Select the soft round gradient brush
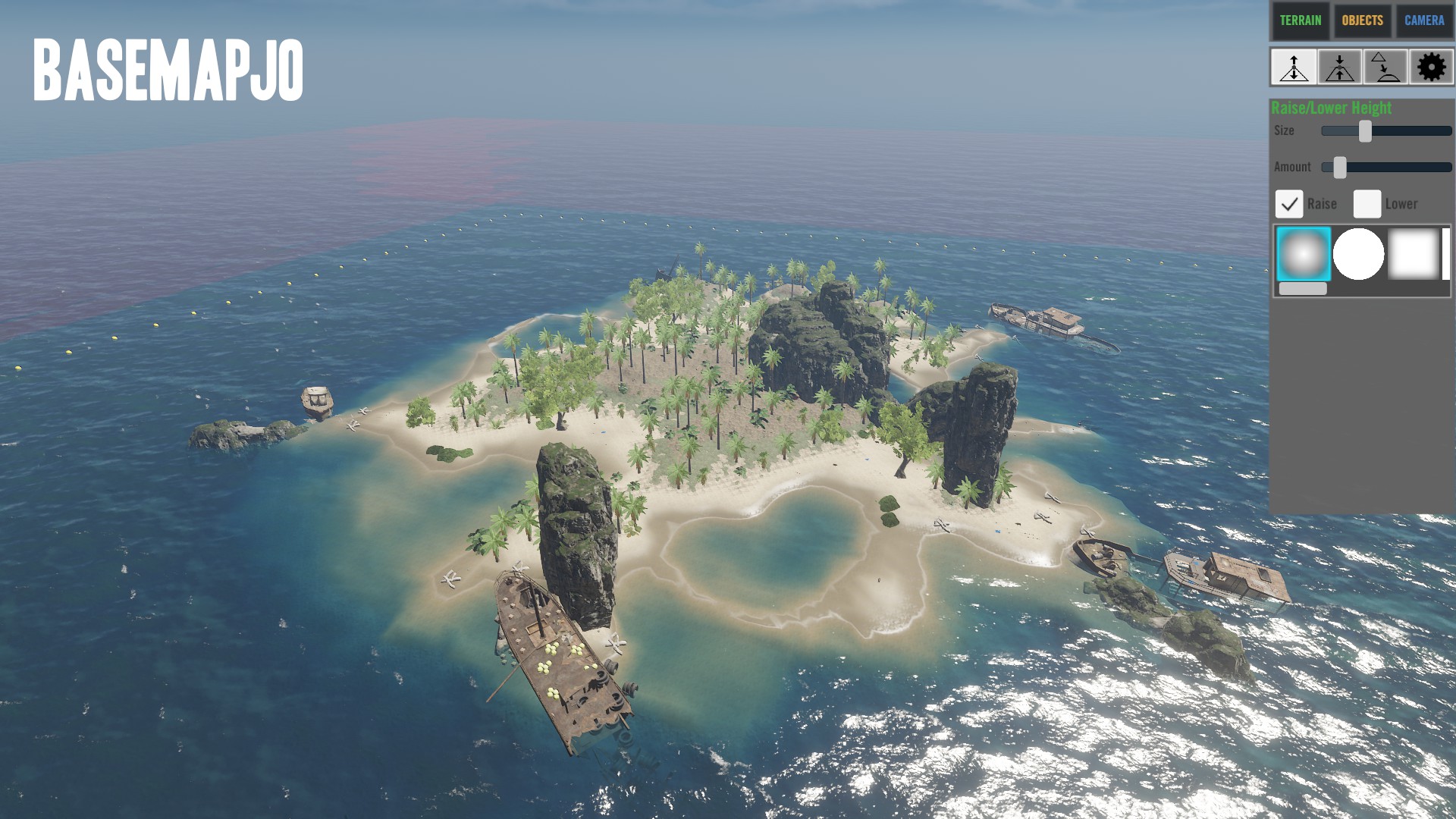The height and width of the screenshot is (819, 1456). 1304,254
